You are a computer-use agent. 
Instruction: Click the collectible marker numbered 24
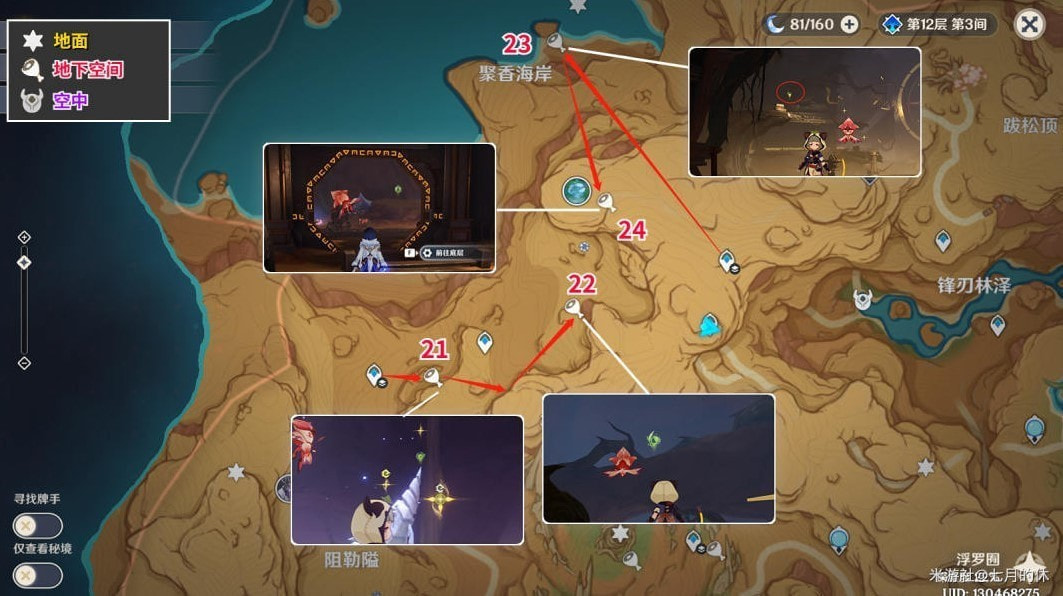pos(604,201)
